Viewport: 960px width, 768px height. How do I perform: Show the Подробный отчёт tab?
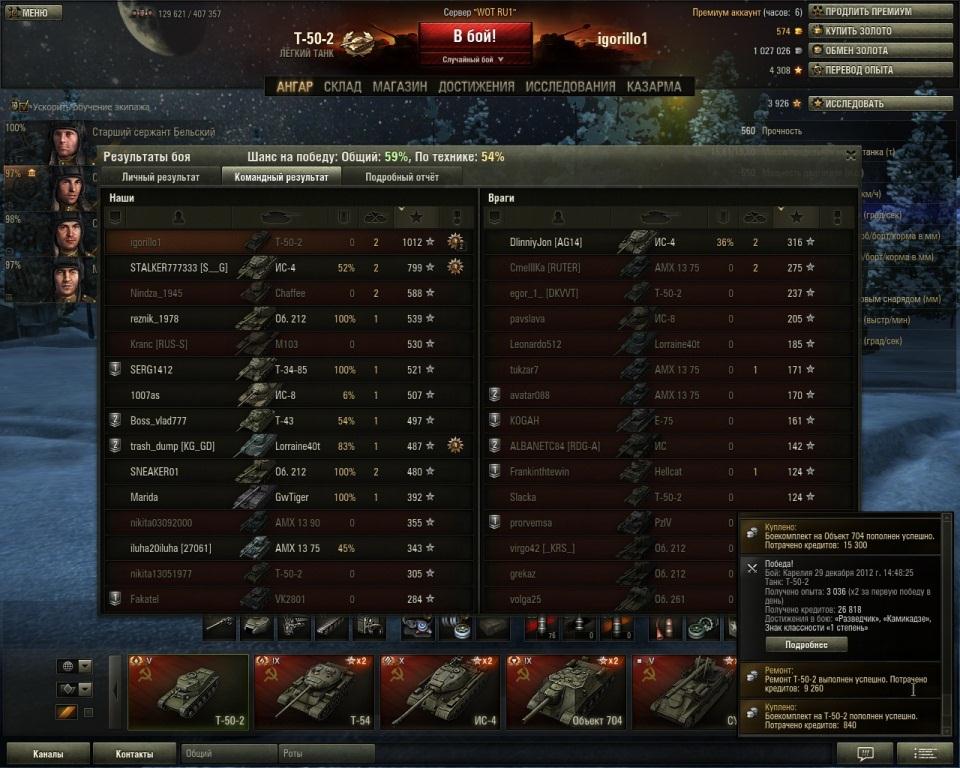click(x=399, y=177)
